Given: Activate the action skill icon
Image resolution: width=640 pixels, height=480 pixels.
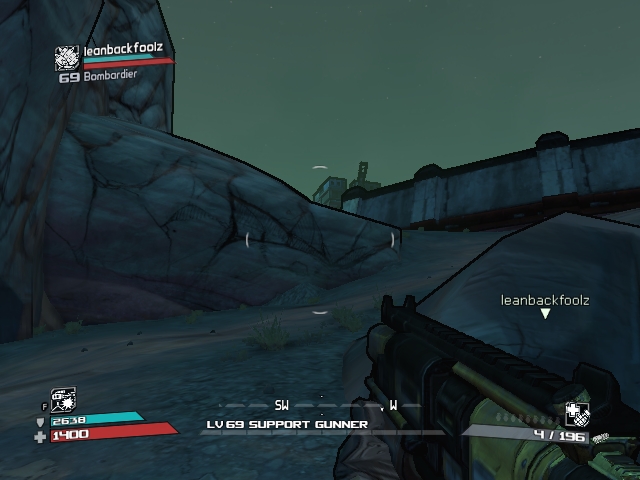Looking at the screenshot, I should [62, 400].
